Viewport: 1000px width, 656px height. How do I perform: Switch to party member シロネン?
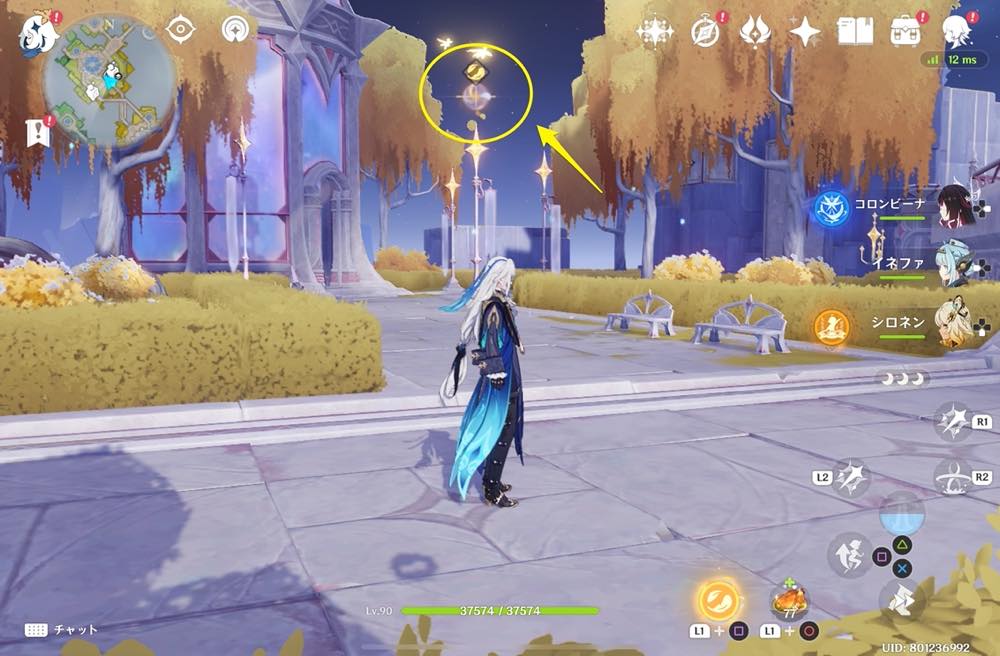[956, 322]
